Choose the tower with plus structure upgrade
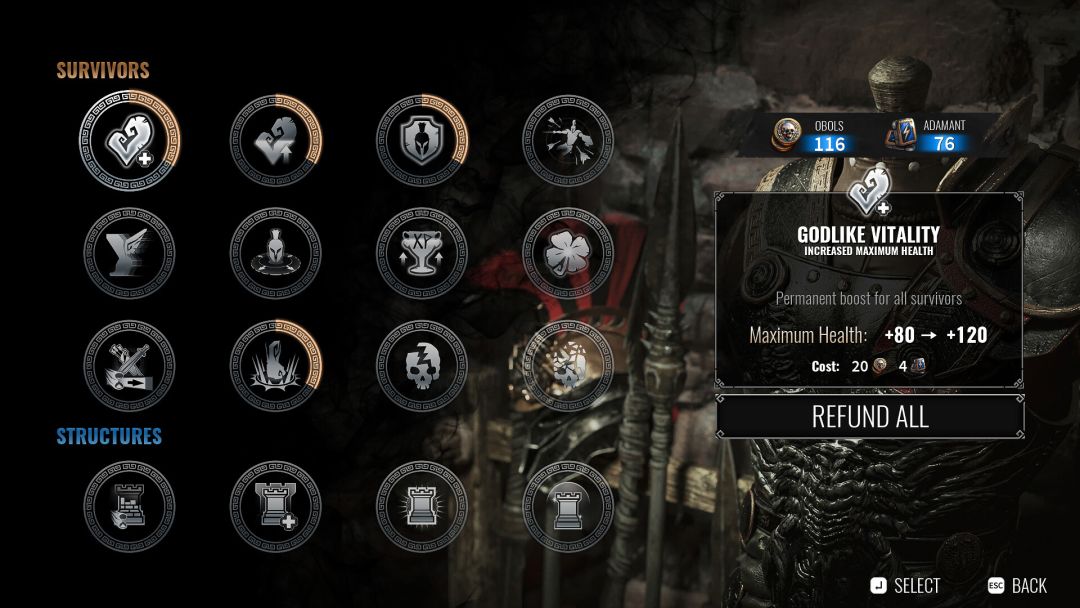 (x=276, y=507)
